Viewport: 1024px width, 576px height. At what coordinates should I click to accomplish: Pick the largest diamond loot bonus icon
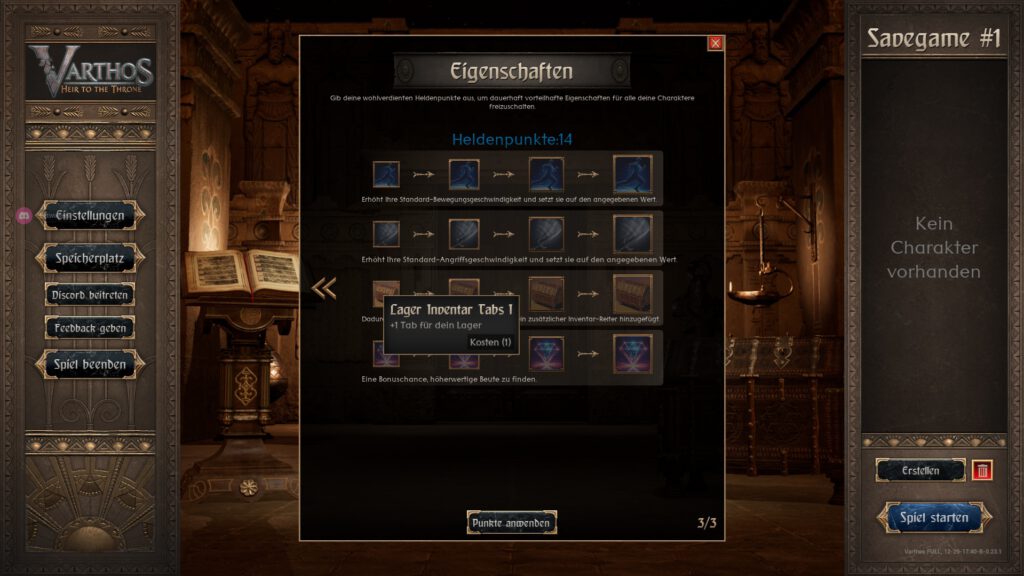pos(632,353)
